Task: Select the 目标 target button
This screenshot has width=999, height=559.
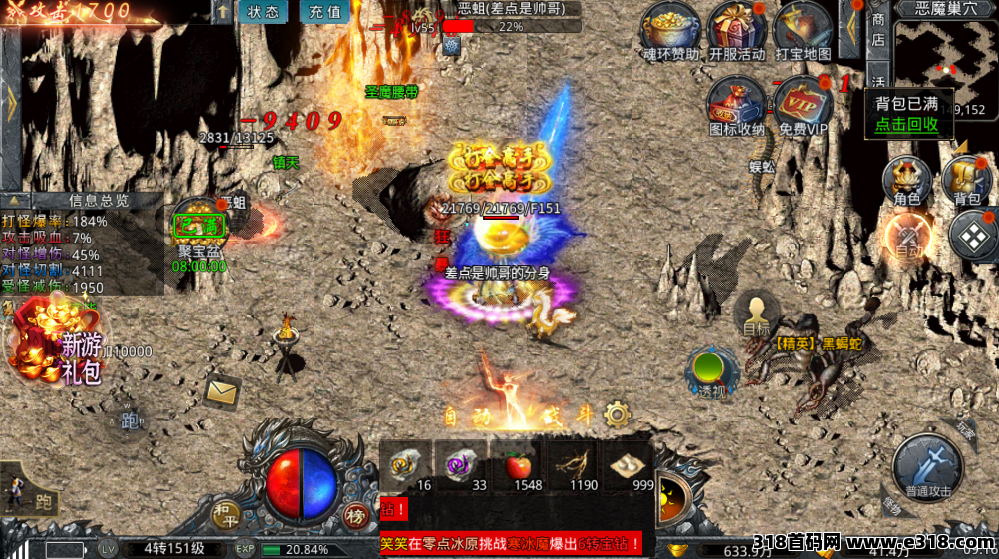Action: click(757, 314)
